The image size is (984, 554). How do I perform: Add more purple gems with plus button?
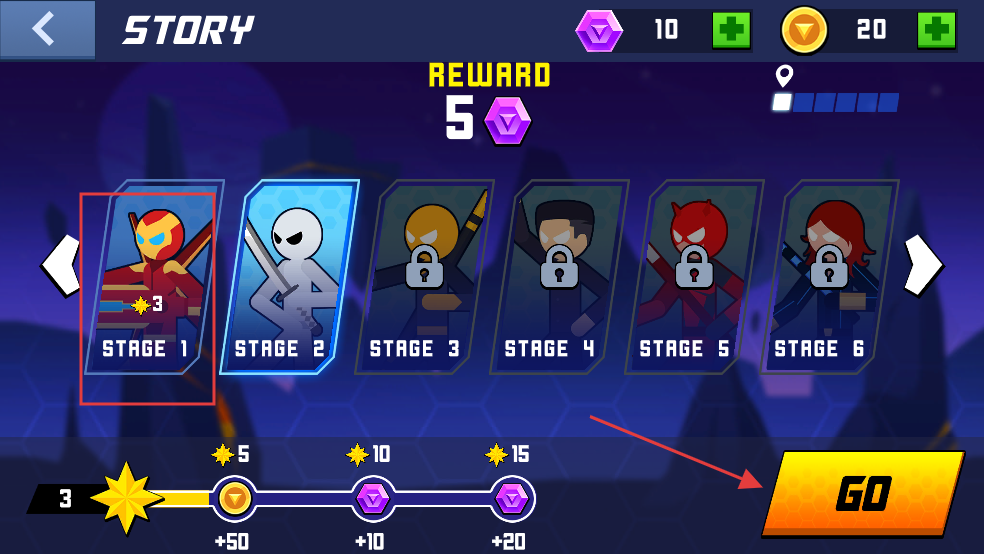(x=731, y=30)
